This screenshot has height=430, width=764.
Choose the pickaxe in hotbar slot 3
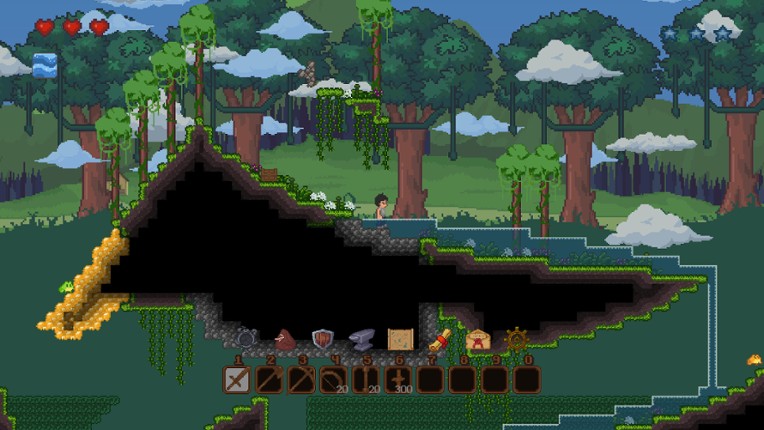301,380
